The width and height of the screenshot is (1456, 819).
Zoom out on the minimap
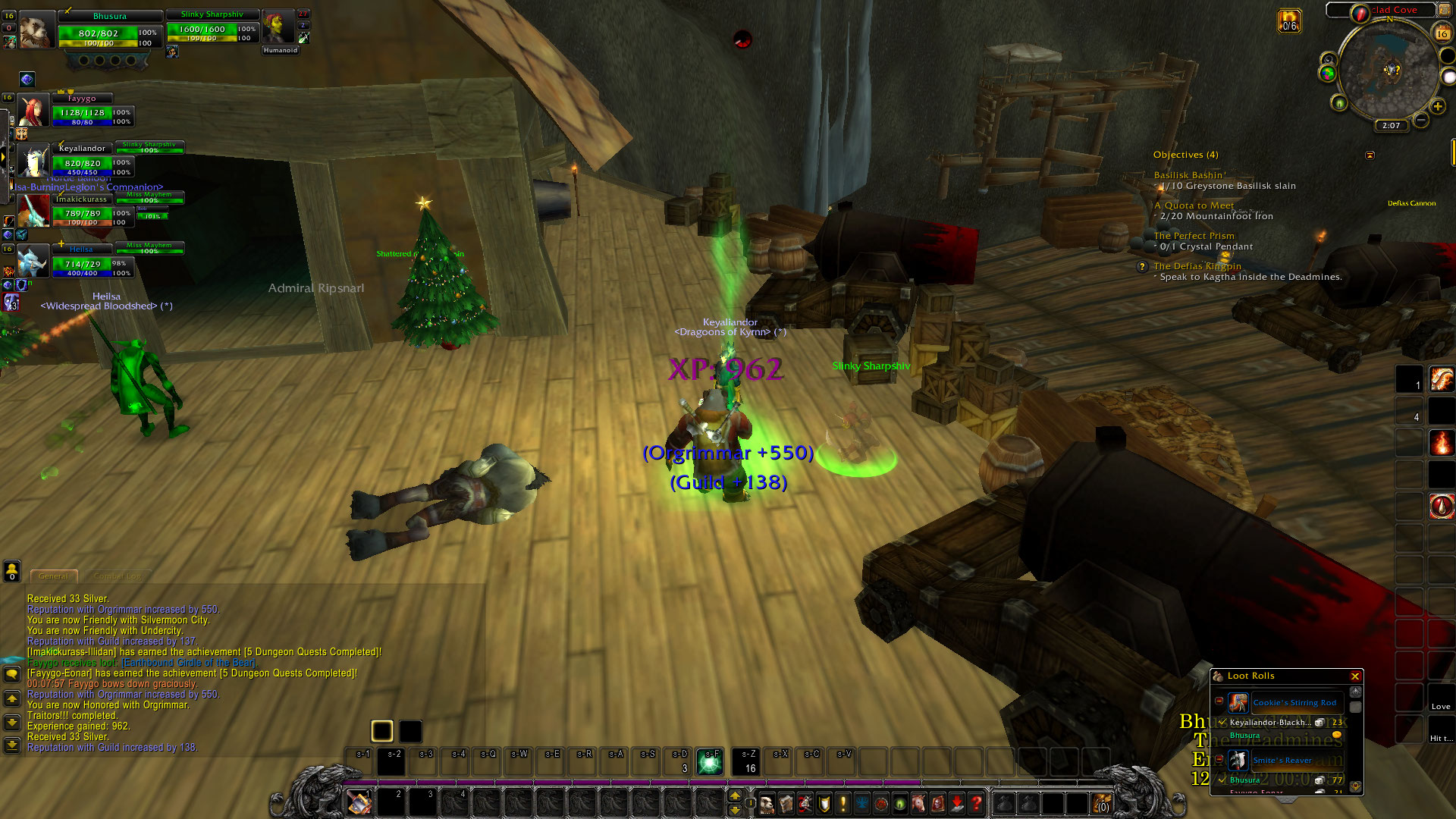coord(1421,120)
